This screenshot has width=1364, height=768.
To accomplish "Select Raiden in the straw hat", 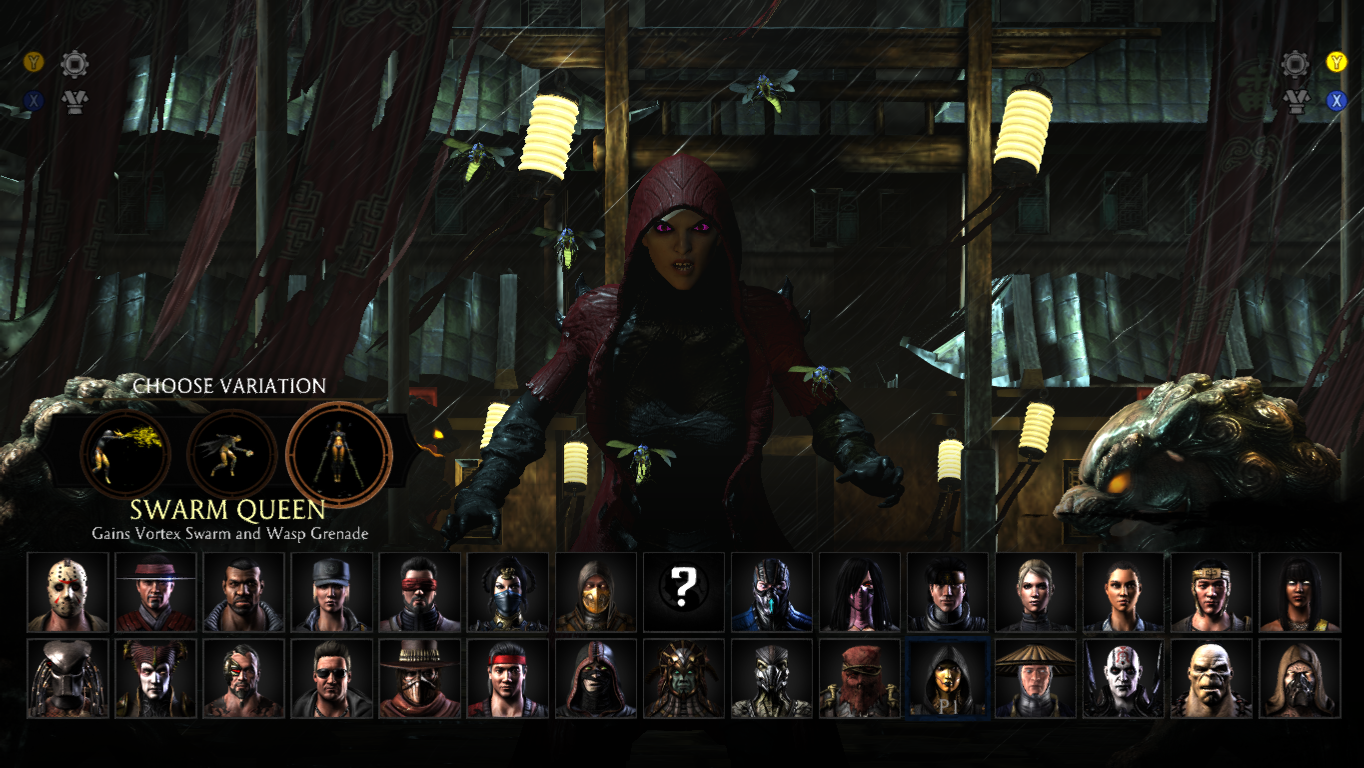I will tap(1036, 679).
